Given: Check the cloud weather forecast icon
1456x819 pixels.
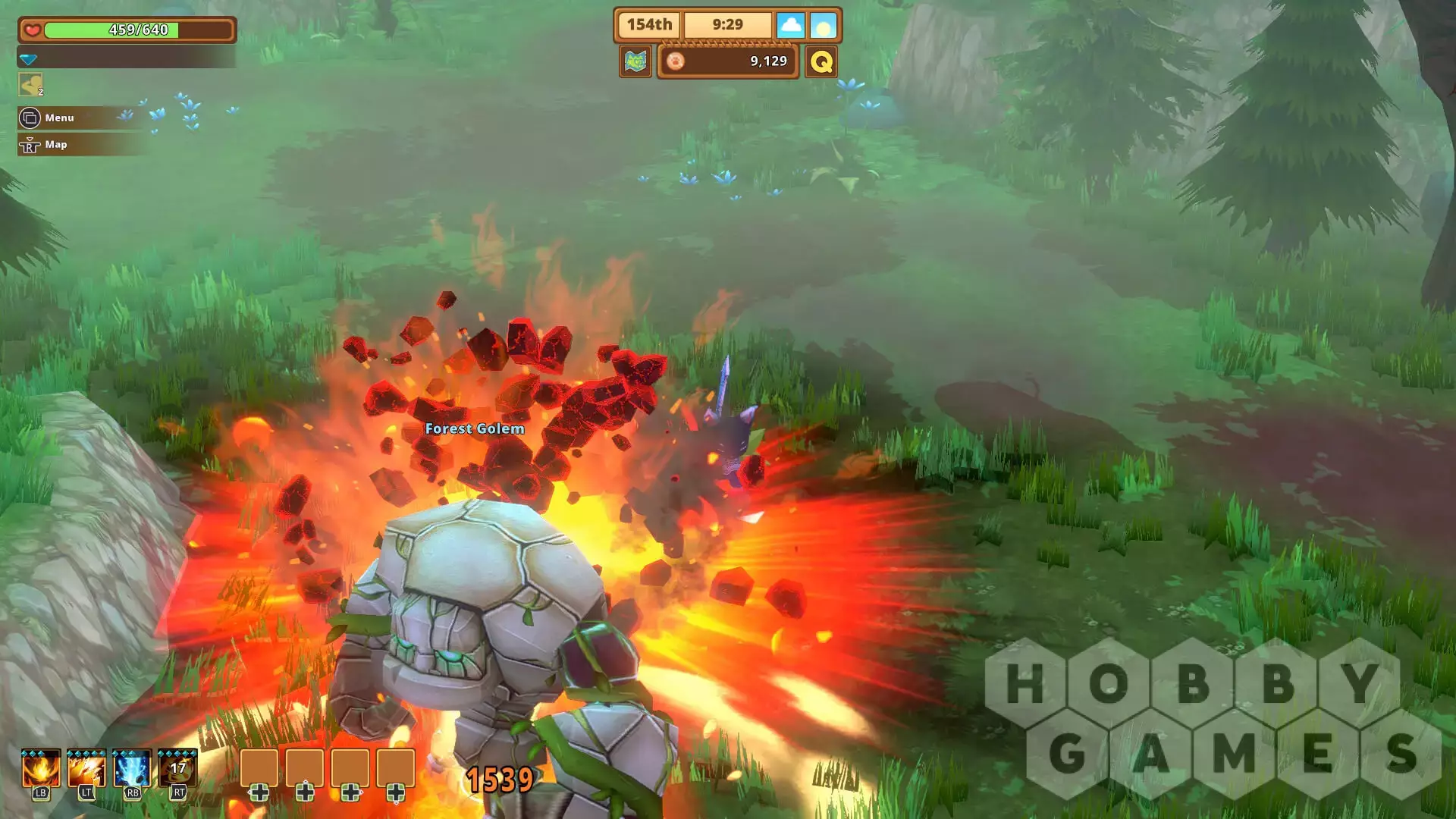Looking at the screenshot, I should click(x=790, y=25).
